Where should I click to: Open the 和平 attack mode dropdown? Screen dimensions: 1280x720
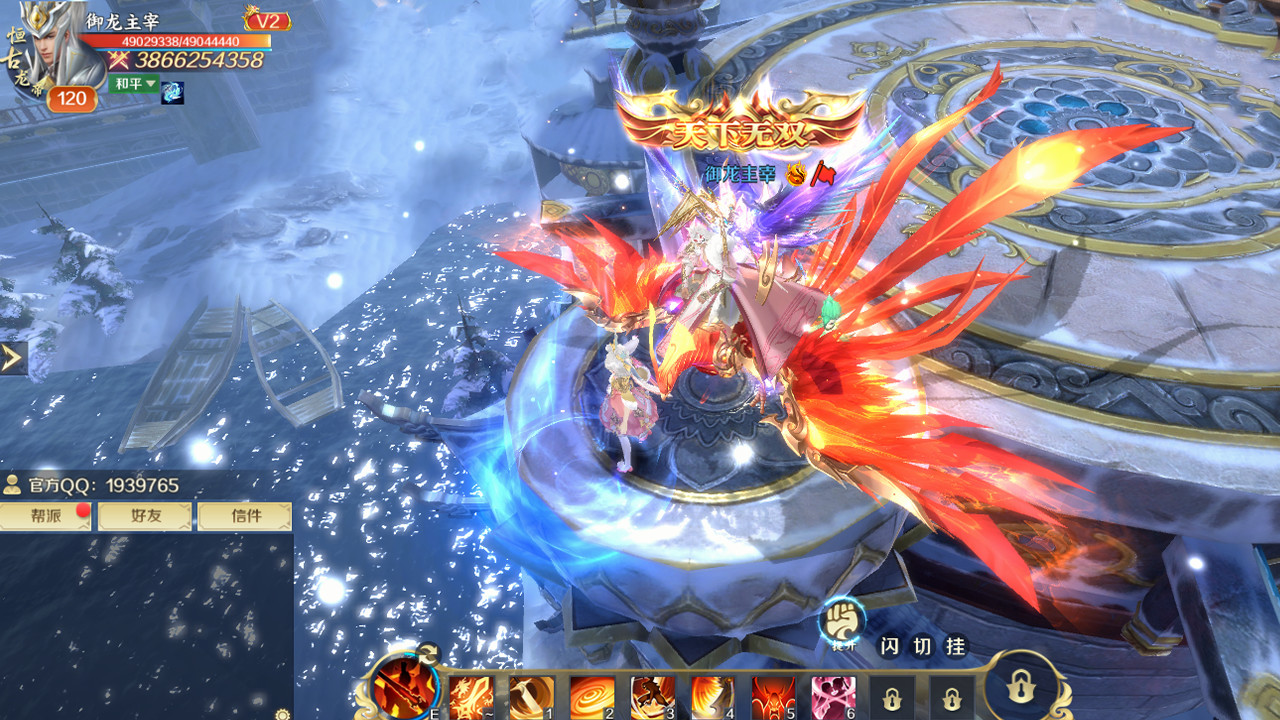tap(134, 83)
